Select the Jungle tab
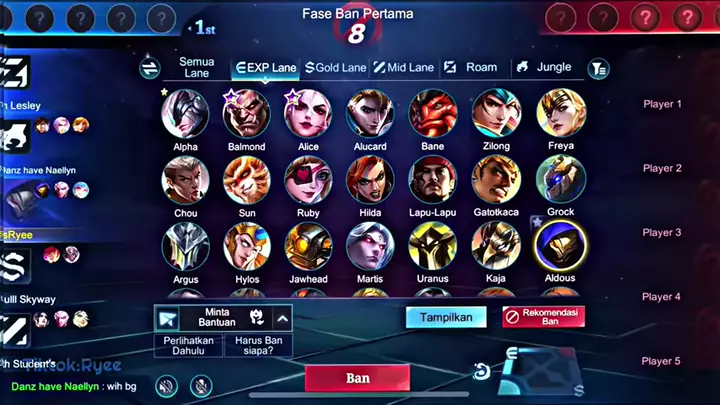Viewport: 720px width, 405px height. pos(543,68)
